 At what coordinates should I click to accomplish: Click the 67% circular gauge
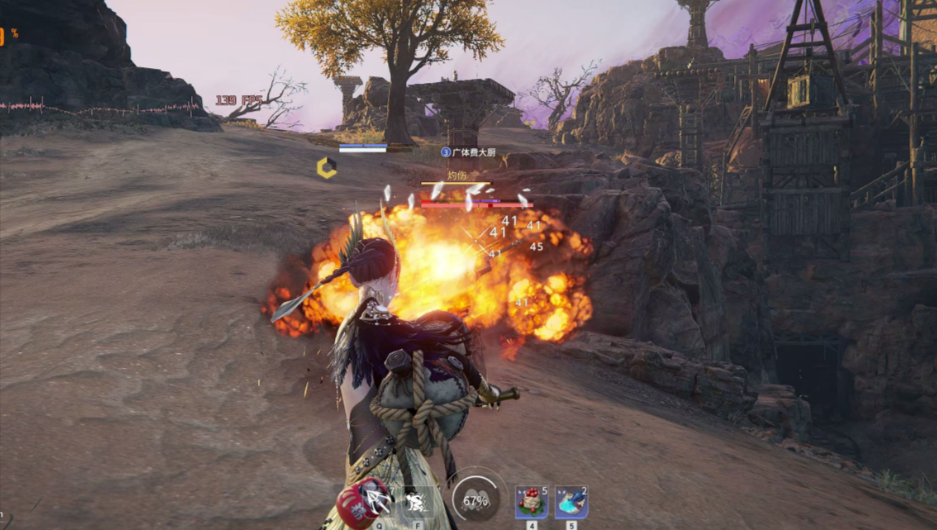point(475,500)
